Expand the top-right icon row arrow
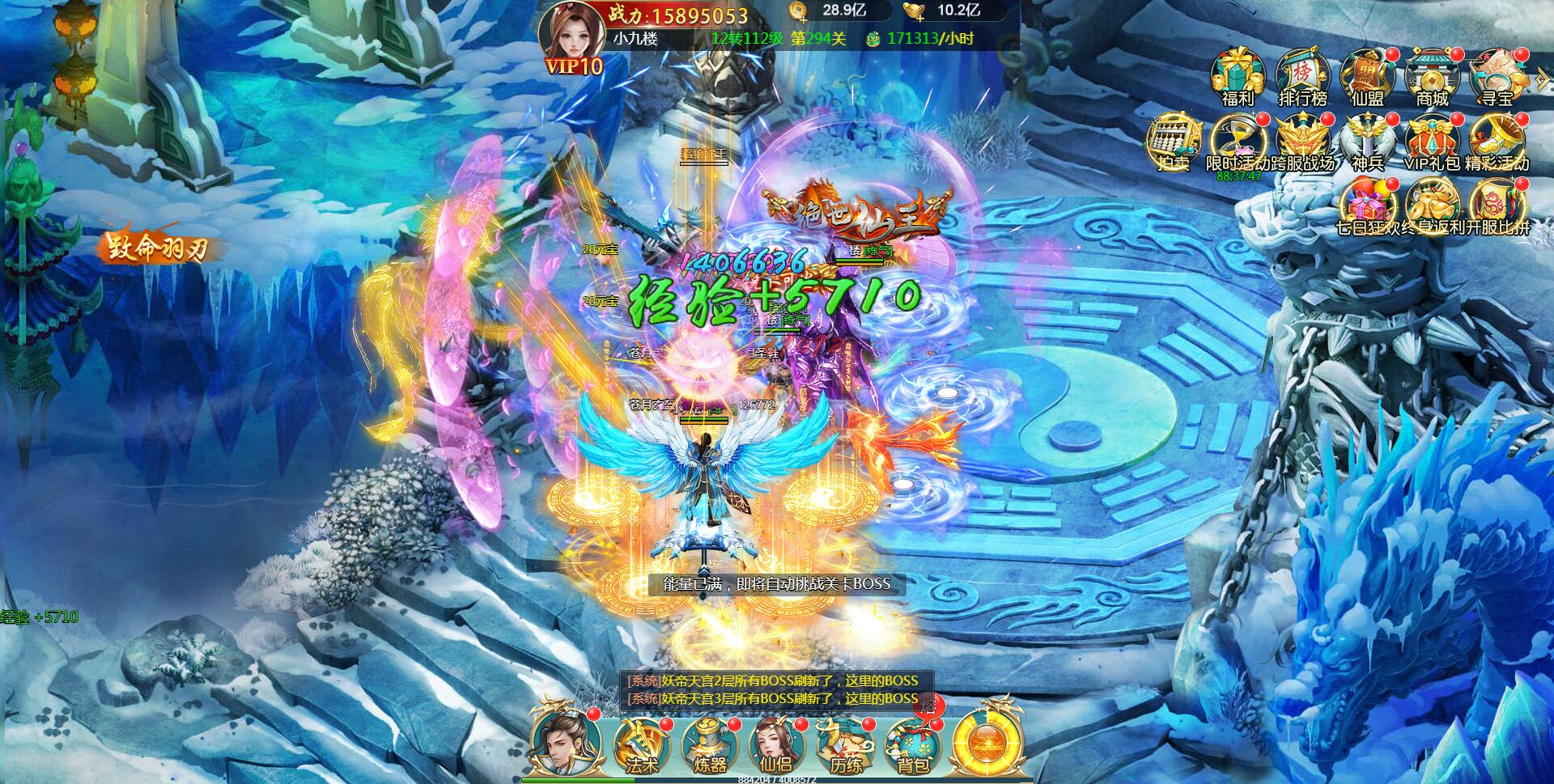The height and width of the screenshot is (784, 1554). coord(1542,78)
